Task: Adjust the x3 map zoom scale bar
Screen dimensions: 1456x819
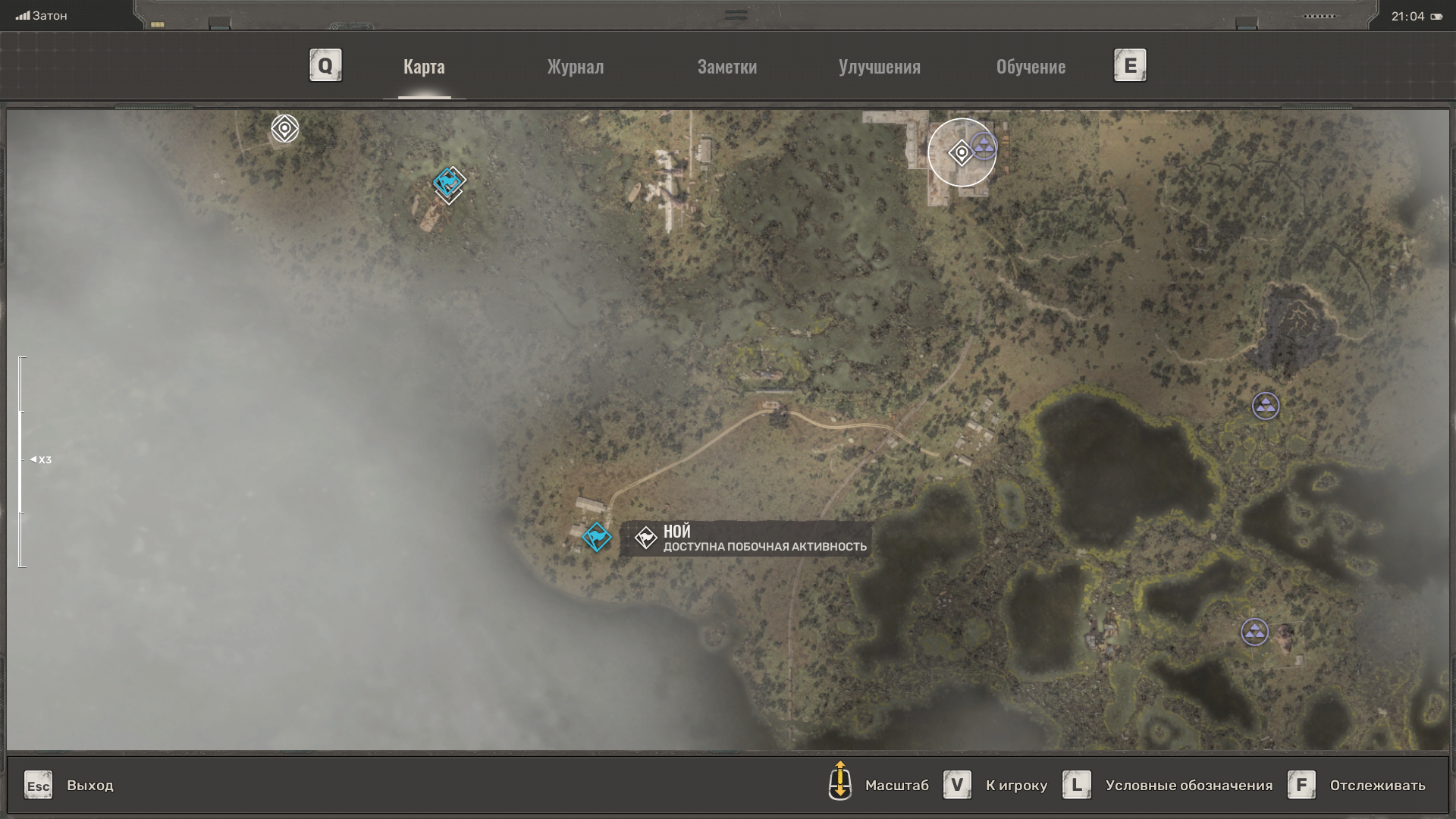Action: coord(21,460)
